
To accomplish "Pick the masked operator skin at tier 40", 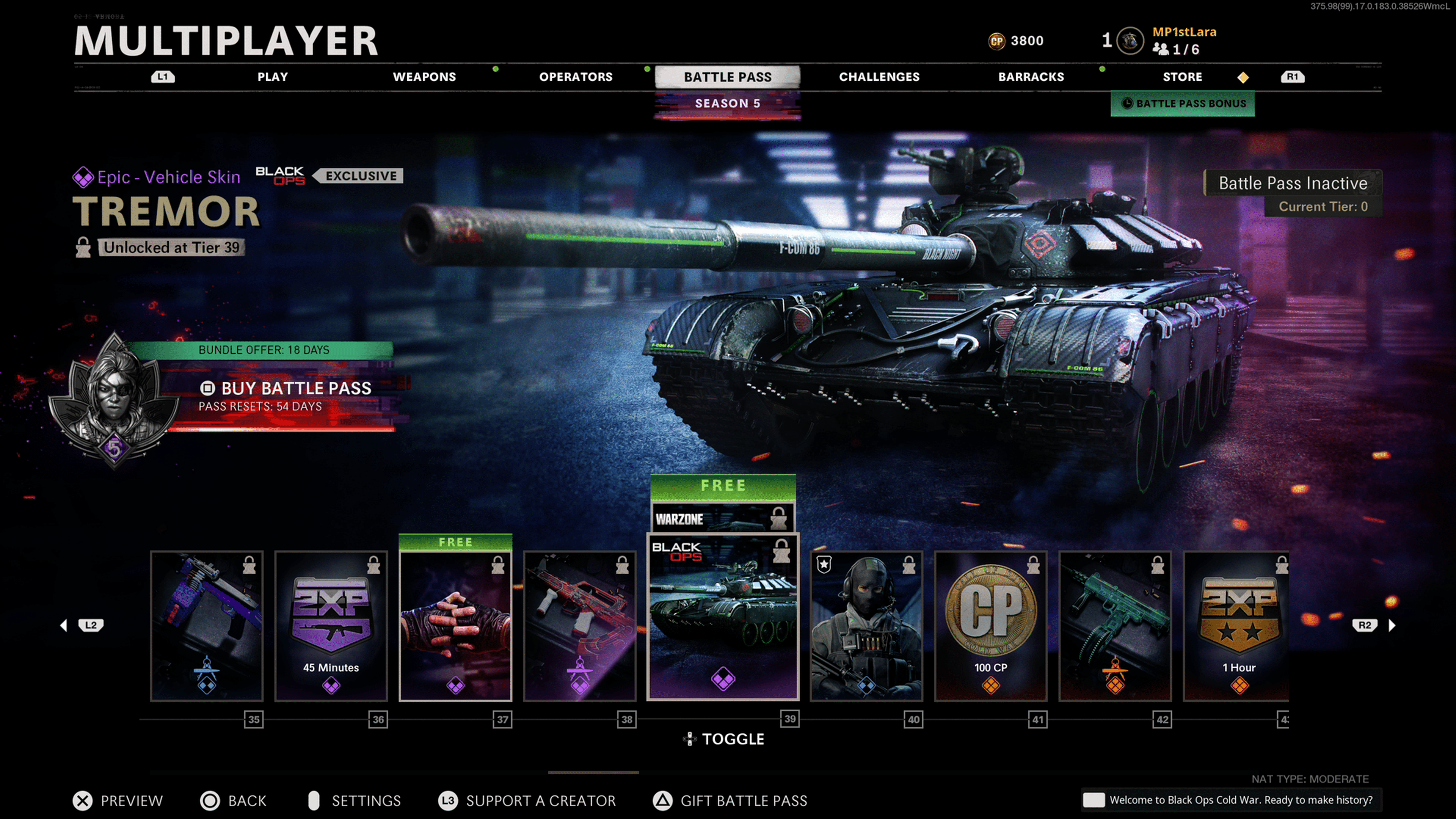I will click(866, 626).
